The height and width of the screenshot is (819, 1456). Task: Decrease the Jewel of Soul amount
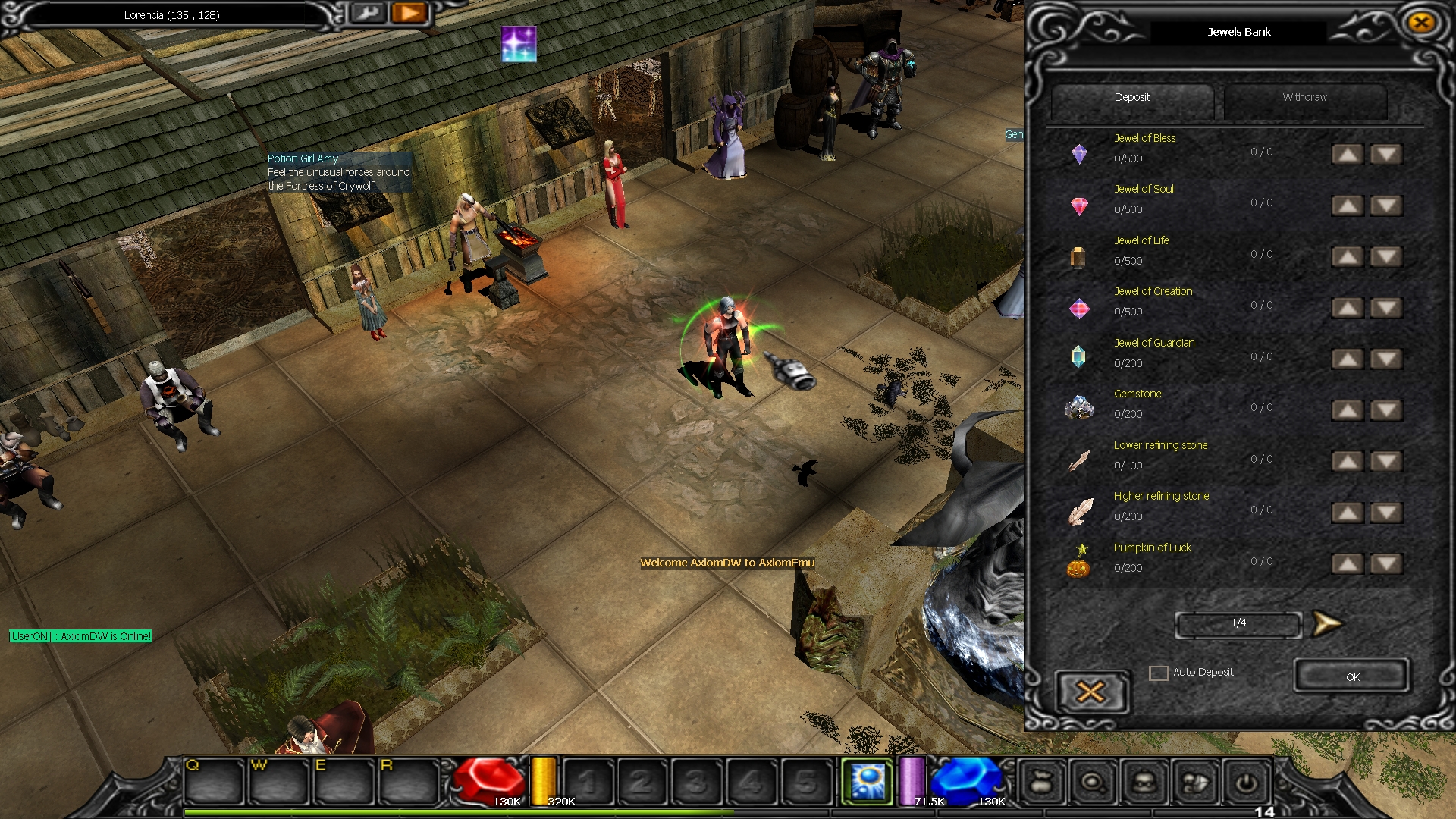coord(1386,206)
